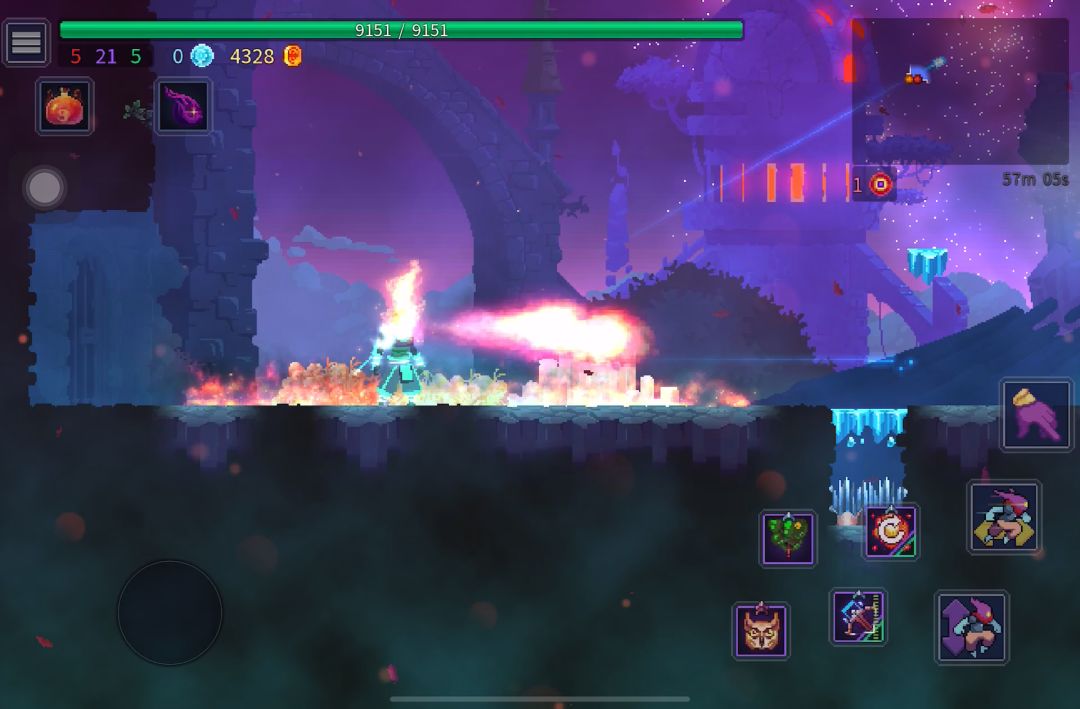The width and height of the screenshot is (1080, 709).
Task: Attack with the bow weapon icon
Action: (858, 616)
